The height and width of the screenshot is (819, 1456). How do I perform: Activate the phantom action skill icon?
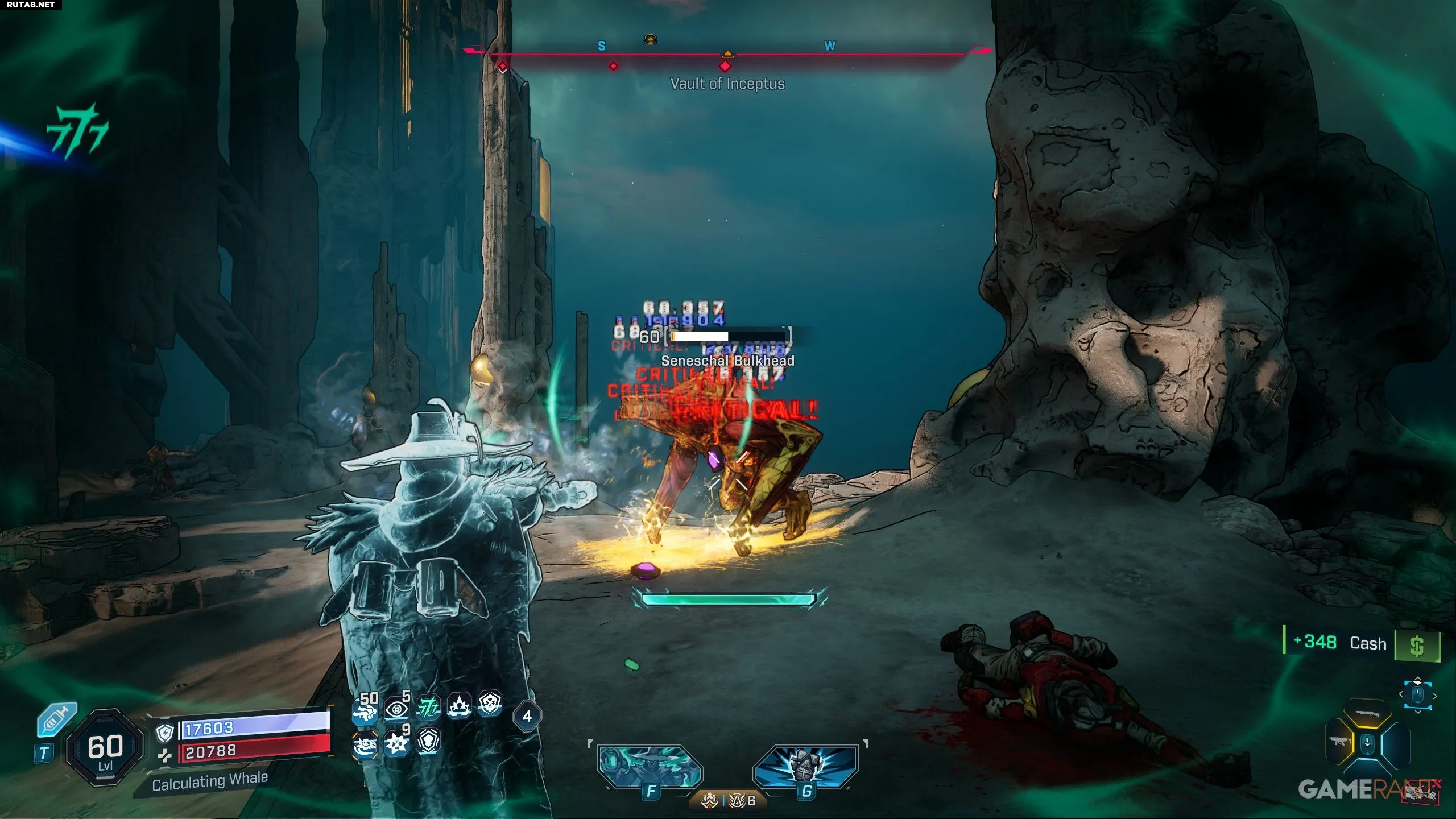(650, 766)
